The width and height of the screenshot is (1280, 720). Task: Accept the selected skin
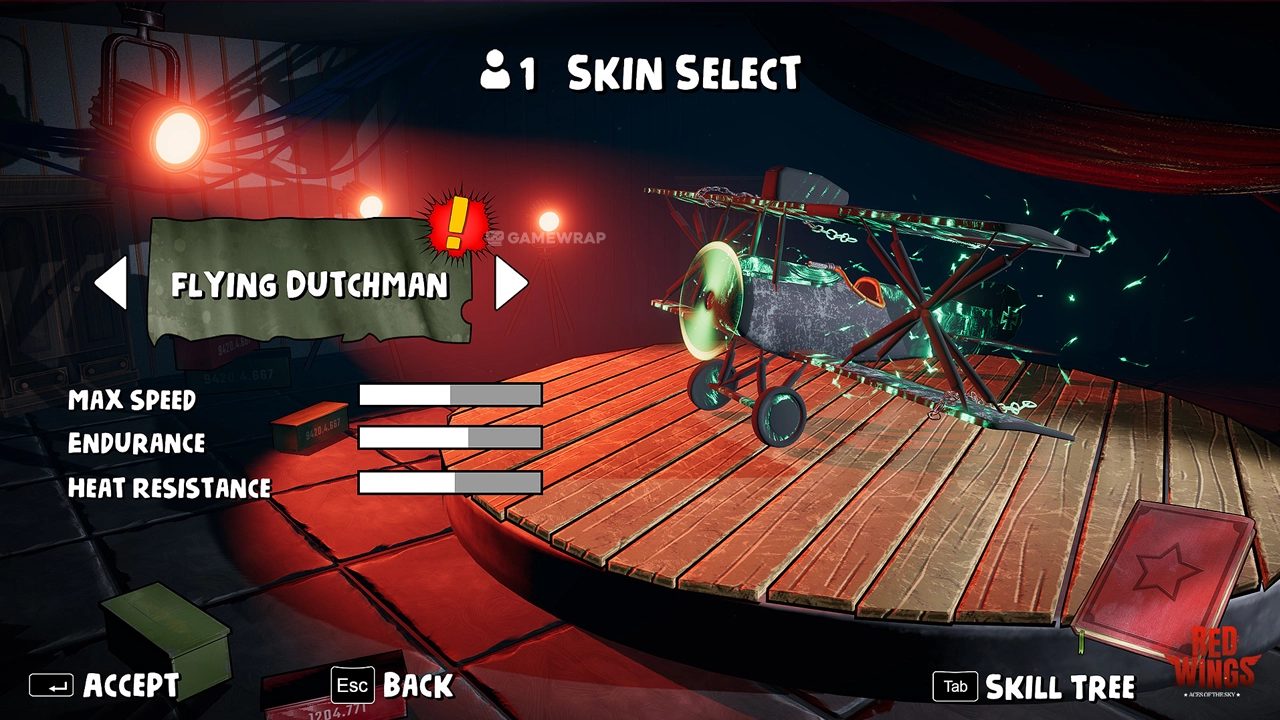(105, 686)
